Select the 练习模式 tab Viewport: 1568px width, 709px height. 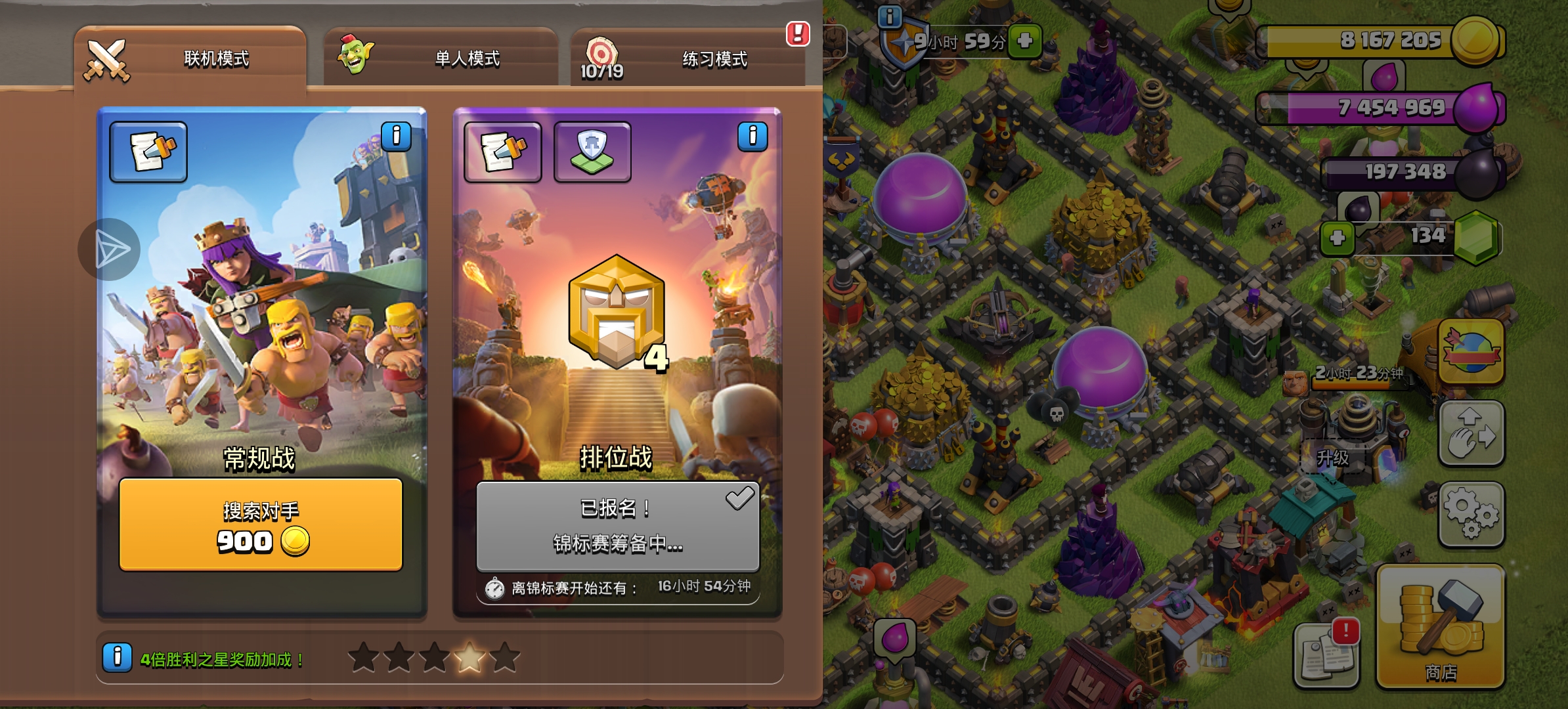click(x=688, y=59)
